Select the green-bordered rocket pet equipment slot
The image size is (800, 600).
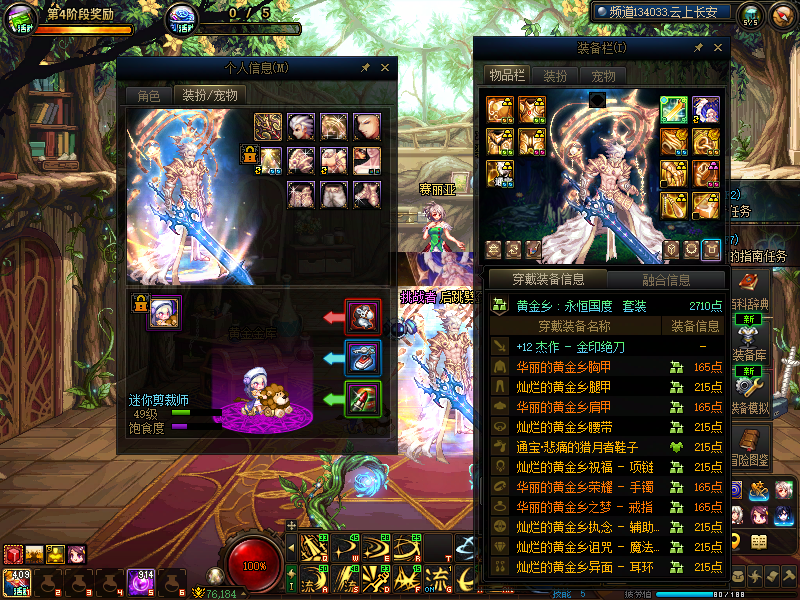click(362, 398)
